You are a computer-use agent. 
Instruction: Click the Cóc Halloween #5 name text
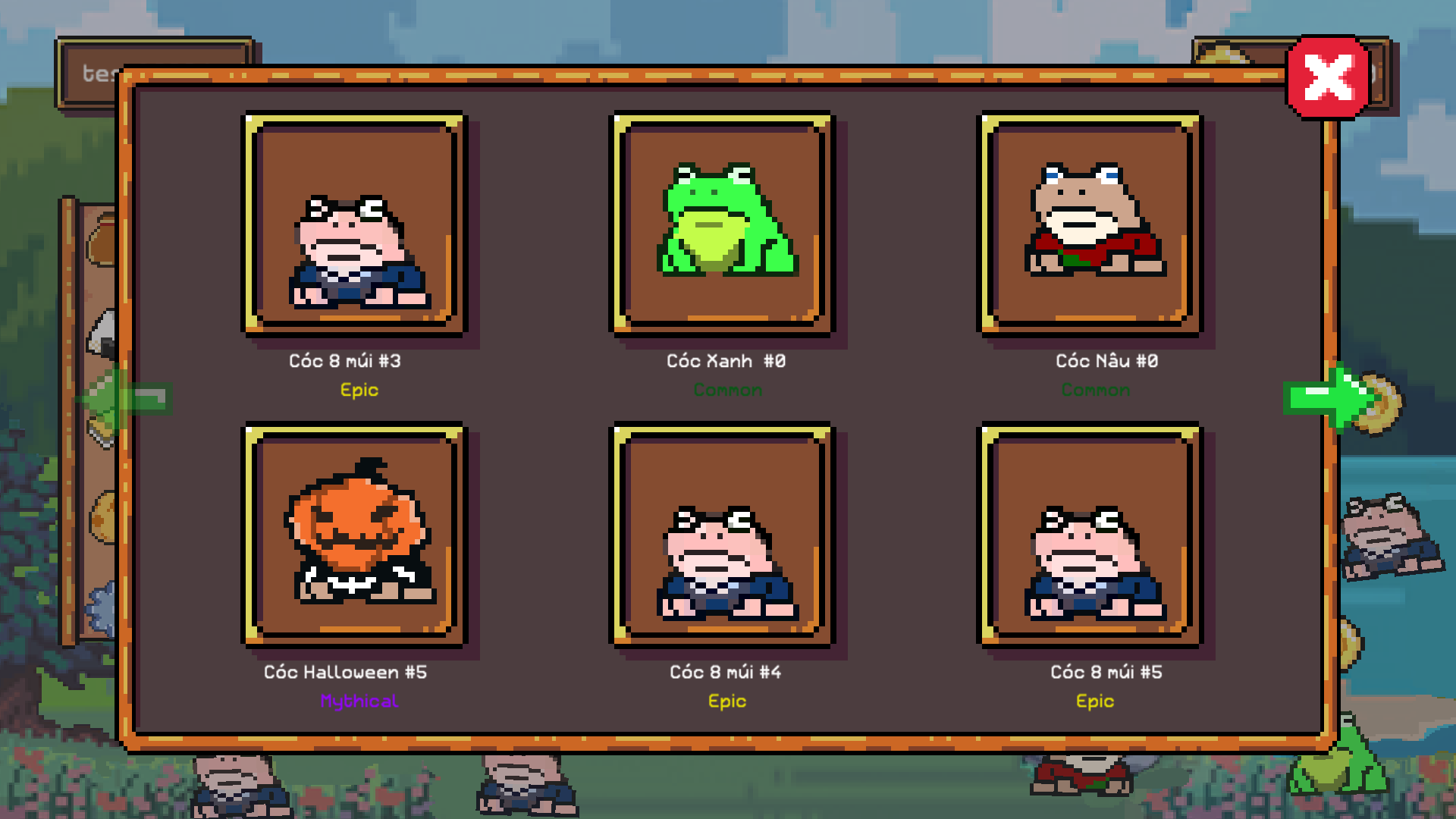(345, 671)
